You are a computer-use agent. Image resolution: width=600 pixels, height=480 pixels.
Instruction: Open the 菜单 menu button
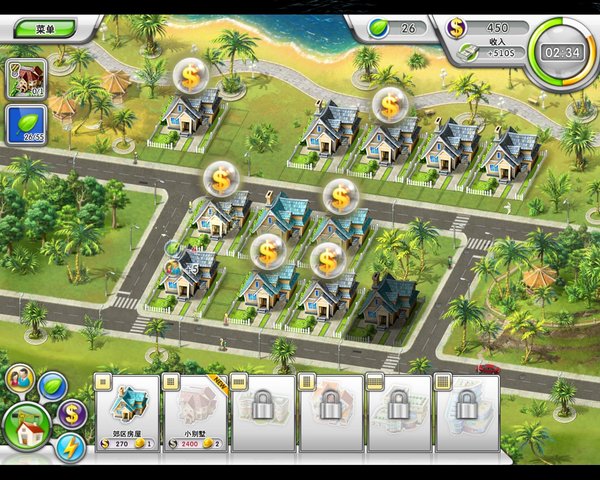coord(40,29)
